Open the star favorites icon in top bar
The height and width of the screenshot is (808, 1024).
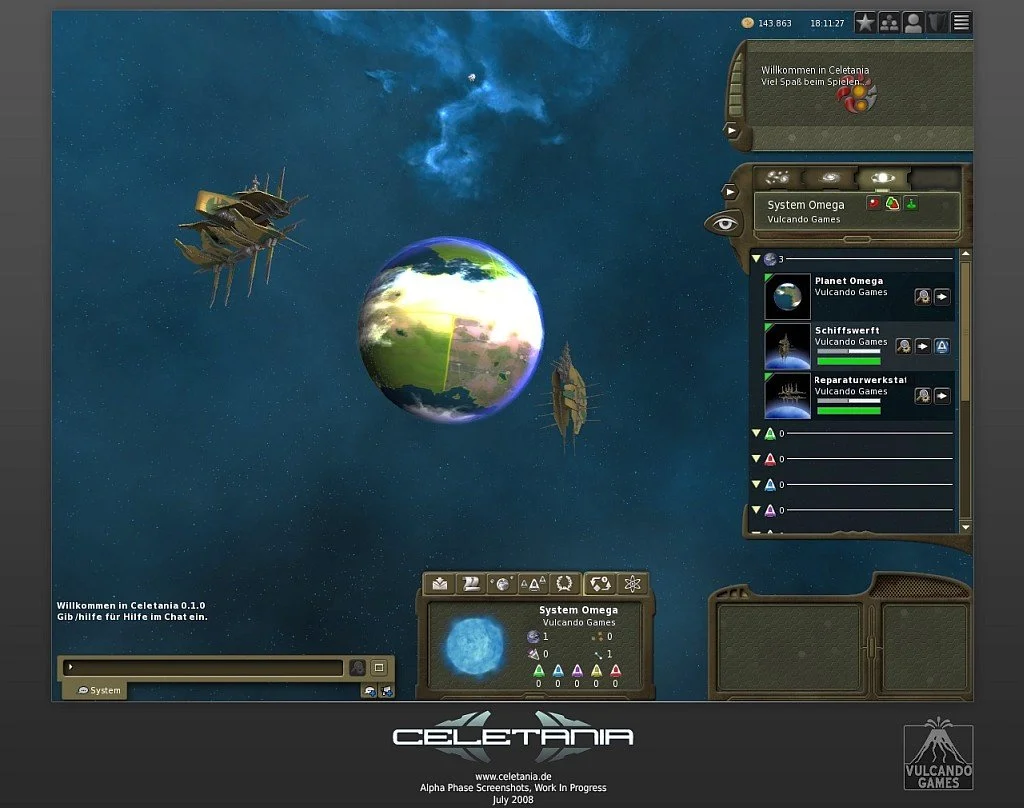point(865,23)
